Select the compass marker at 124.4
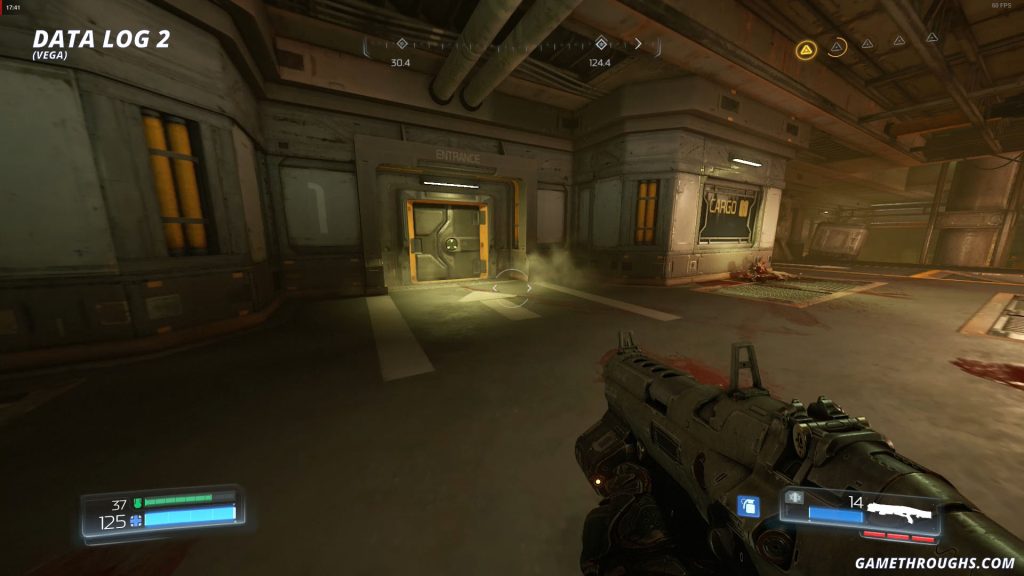 tap(600, 44)
